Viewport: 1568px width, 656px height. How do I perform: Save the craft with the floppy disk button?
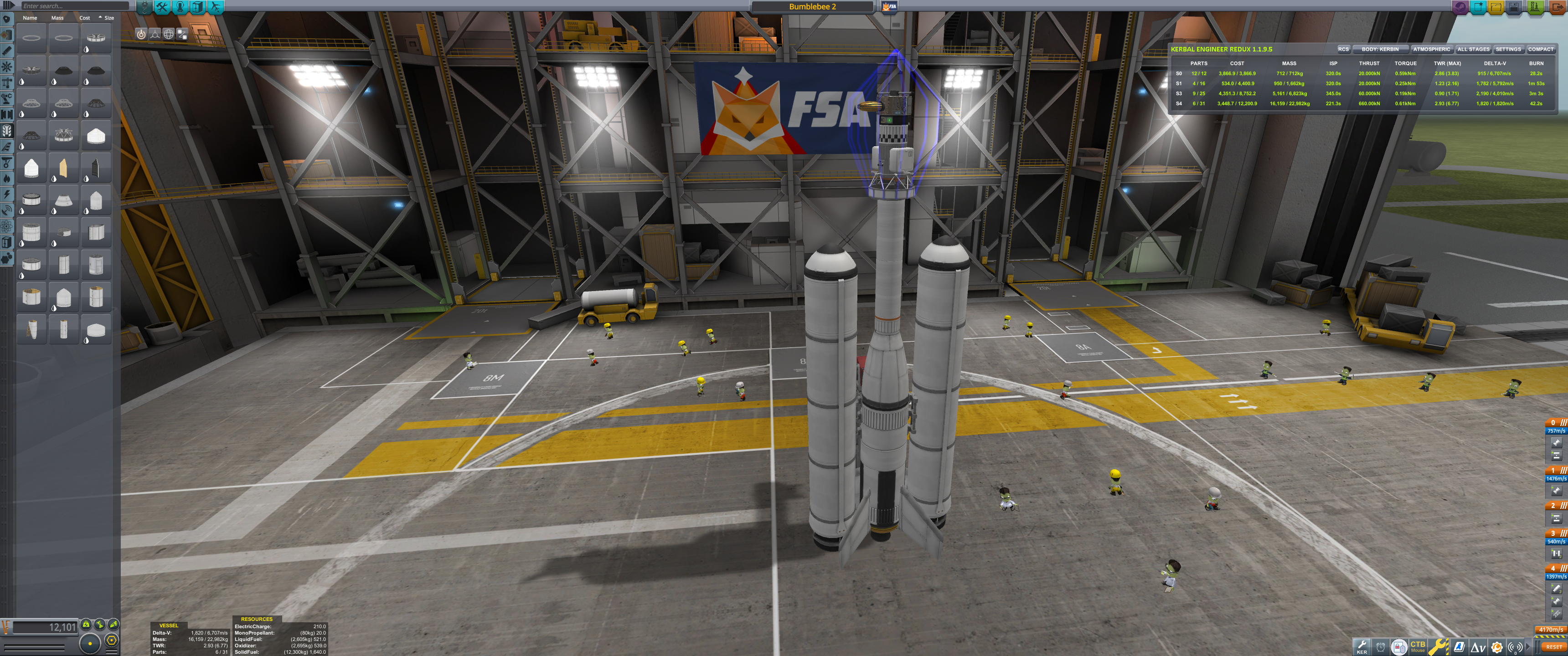pyautogui.click(x=1514, y=7)
